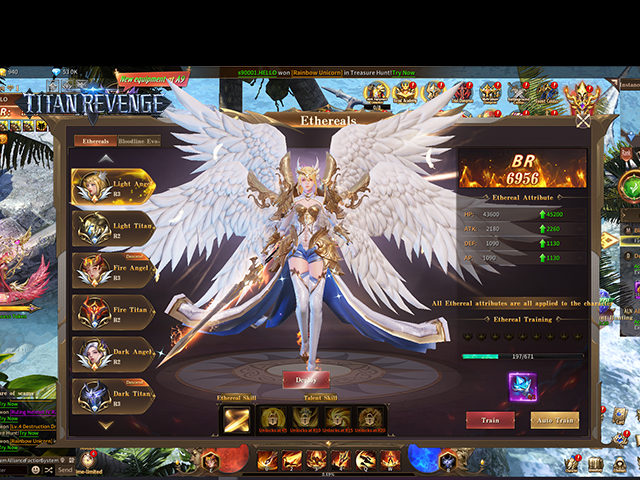
Task: Open the Bloodline Evo tab
Action: pos(138,142)
